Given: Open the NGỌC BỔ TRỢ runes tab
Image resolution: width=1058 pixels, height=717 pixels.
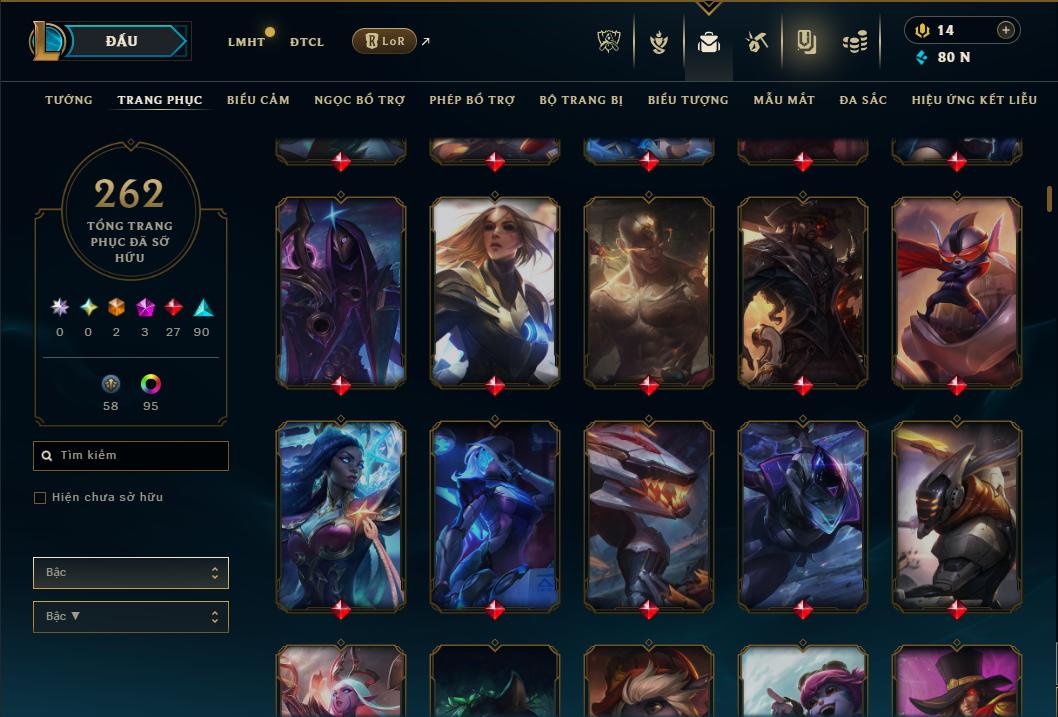Looking at the screenshot, I should point(359,100).
